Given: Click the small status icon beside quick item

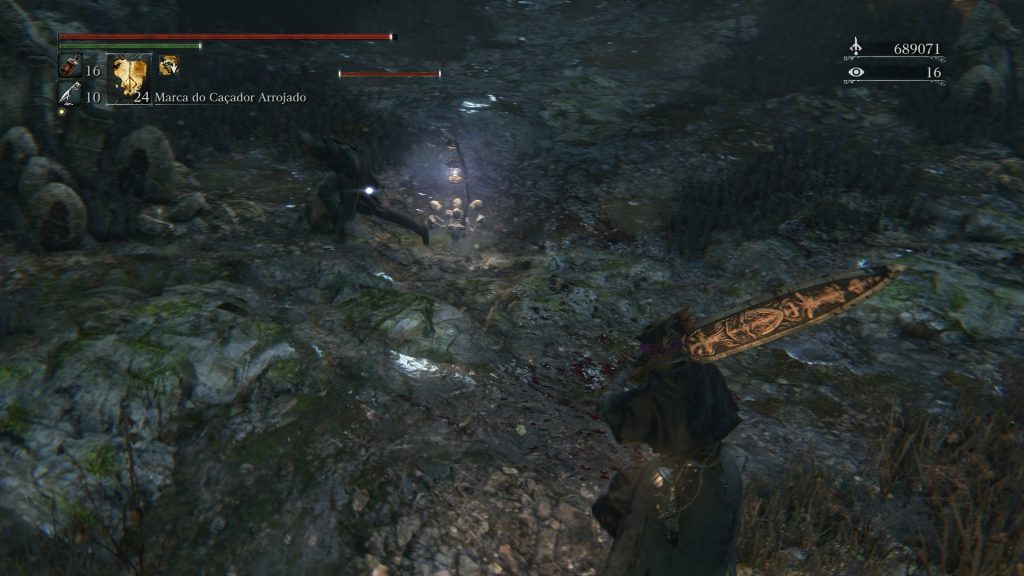Looking at the screenshot, I should pos(169,66).
